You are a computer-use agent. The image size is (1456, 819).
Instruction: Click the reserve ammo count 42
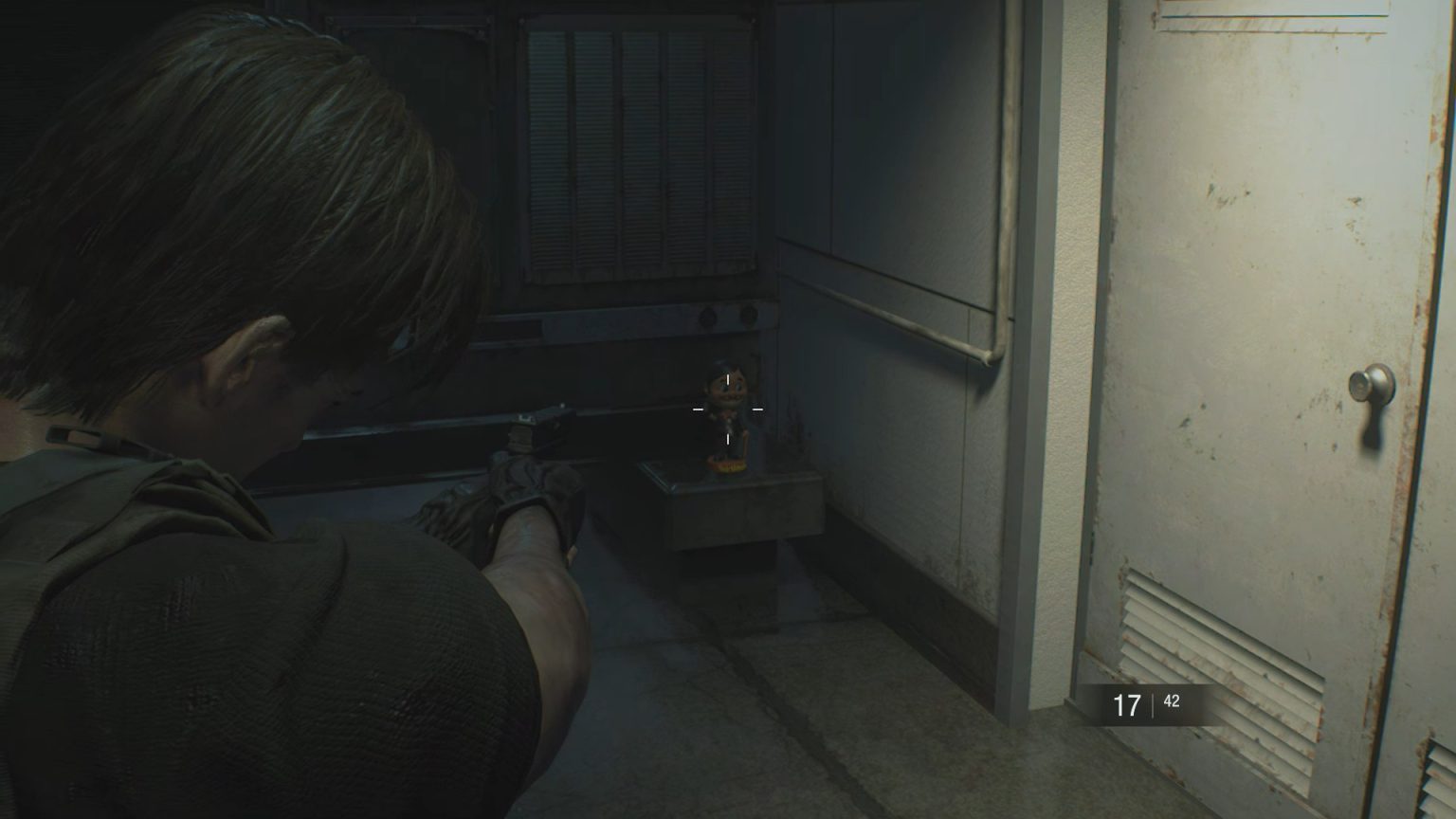pos(1172,701)
